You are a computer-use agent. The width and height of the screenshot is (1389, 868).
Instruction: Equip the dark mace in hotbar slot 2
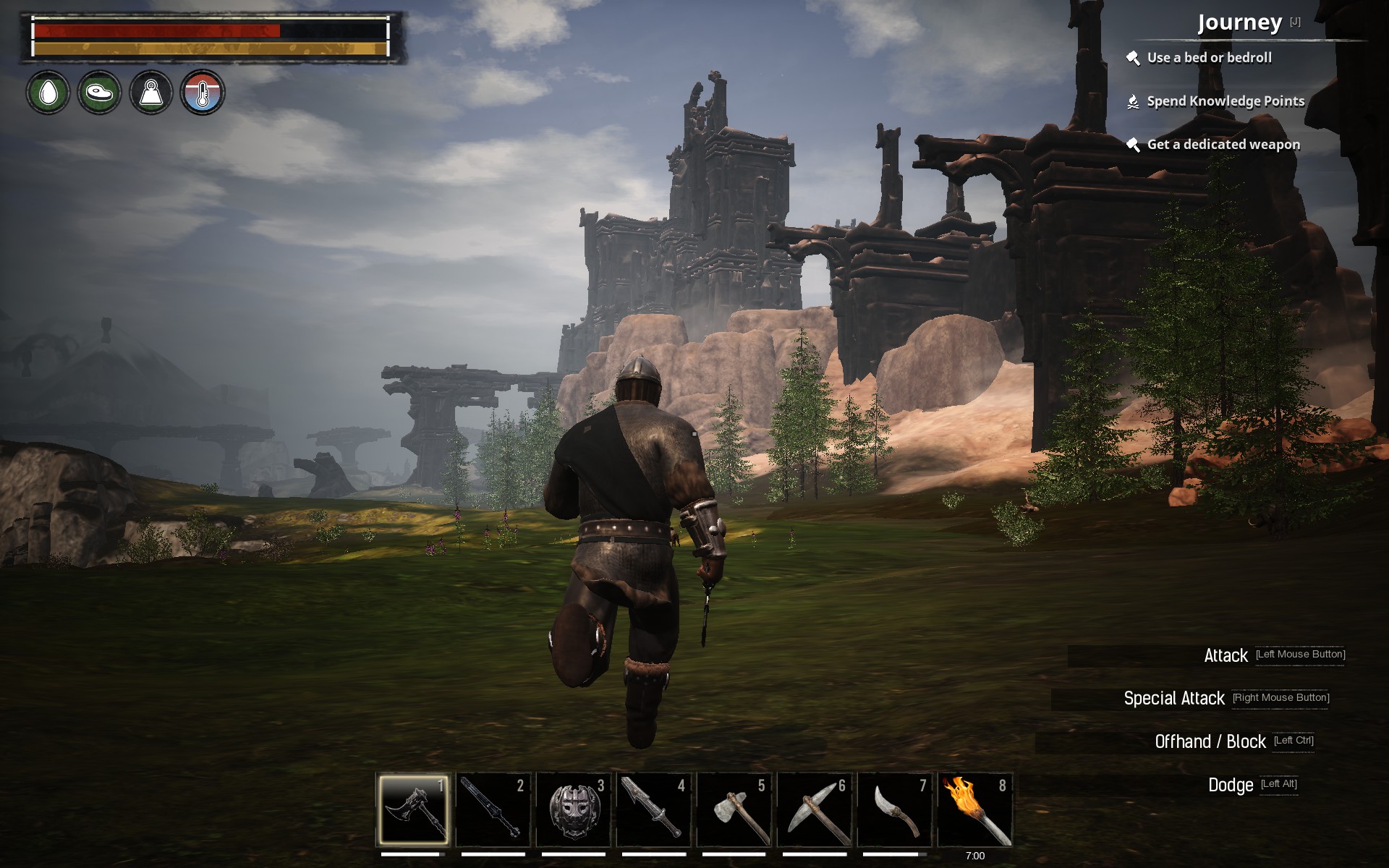point(493,810)
